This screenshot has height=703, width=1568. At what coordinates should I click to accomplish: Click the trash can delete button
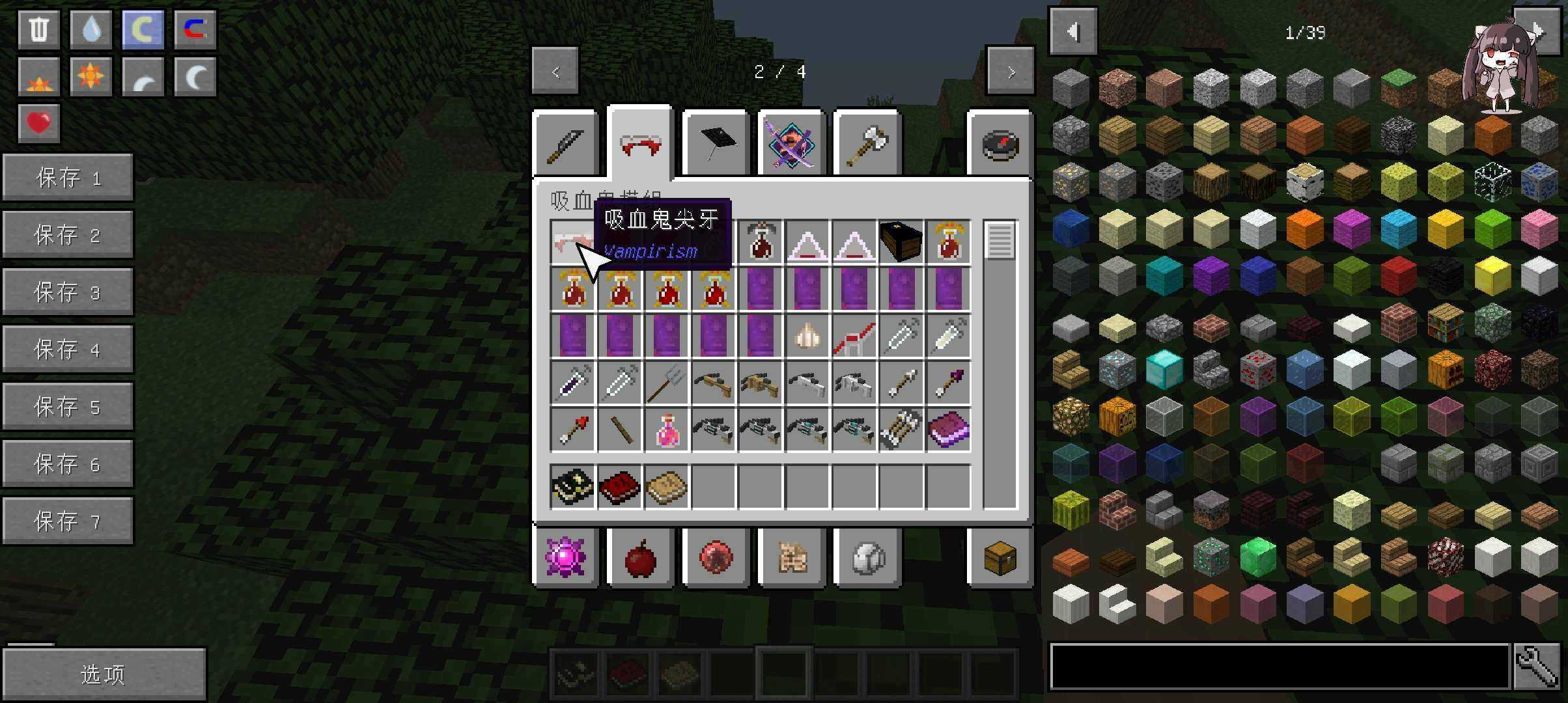point(39,29)
